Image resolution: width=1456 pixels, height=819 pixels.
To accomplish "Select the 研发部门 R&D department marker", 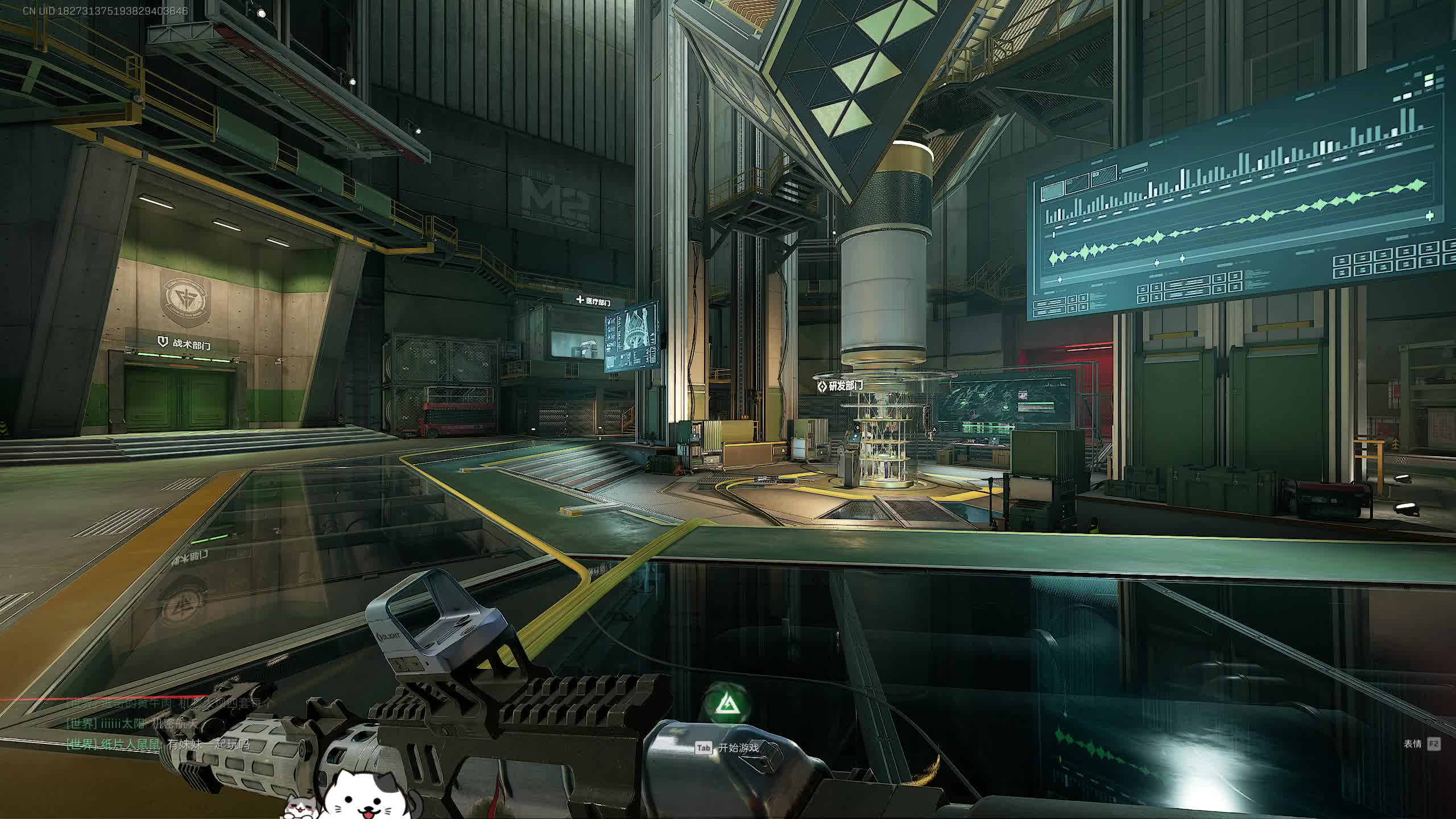I will [x=839, y=386].
